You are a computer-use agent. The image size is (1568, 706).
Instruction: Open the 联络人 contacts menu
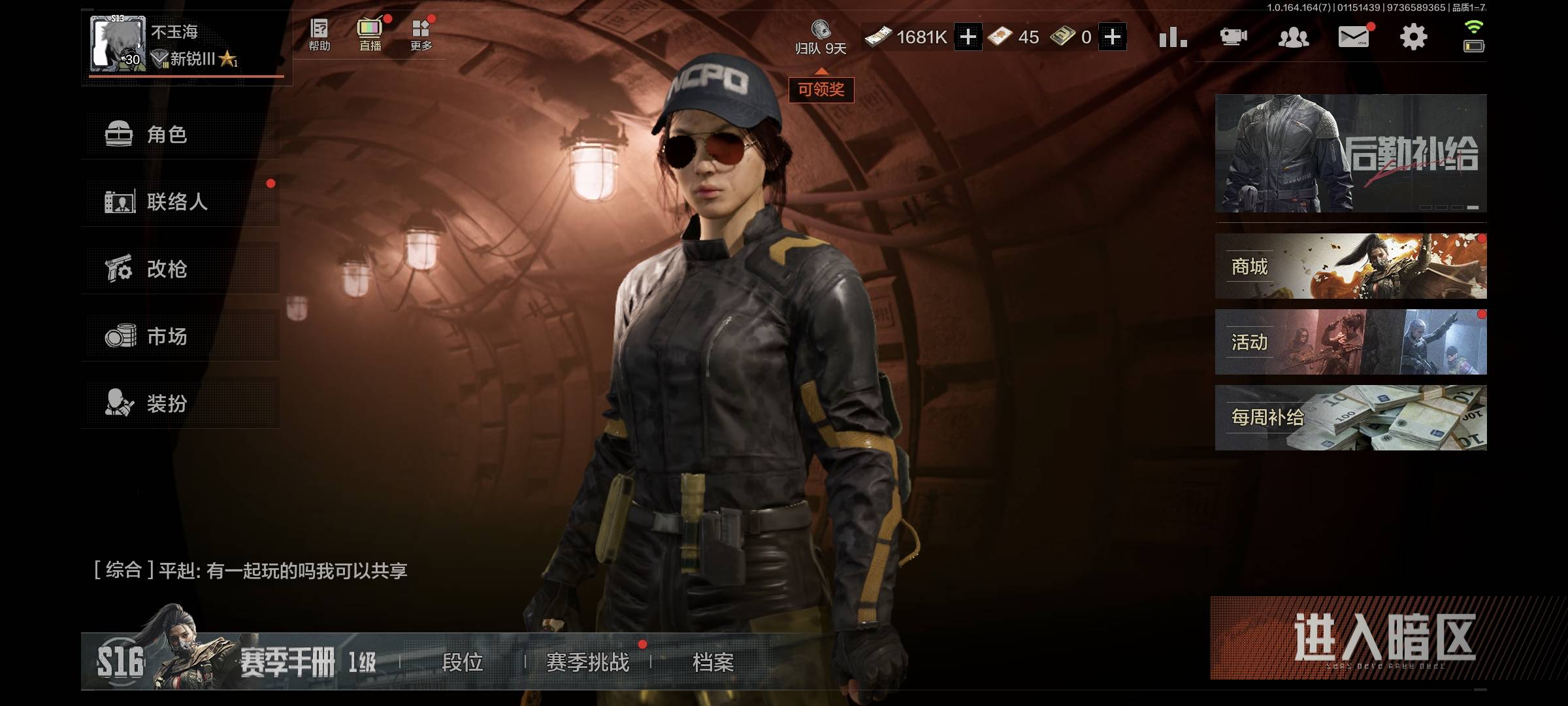tap(180, 202)
